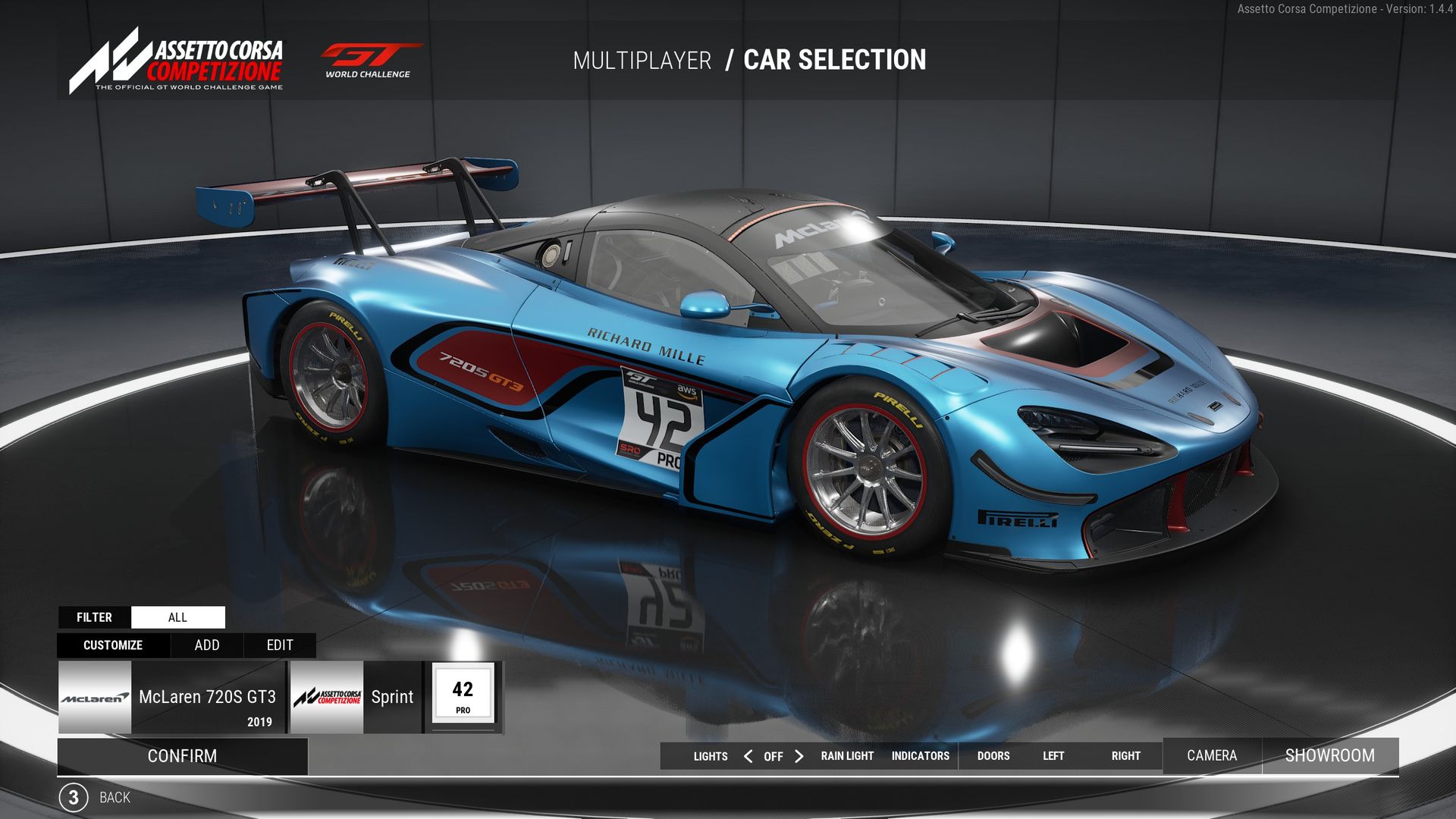
Task: Choose the Sprint series tile
Action: pyautogui.click(x=355, y=697)
